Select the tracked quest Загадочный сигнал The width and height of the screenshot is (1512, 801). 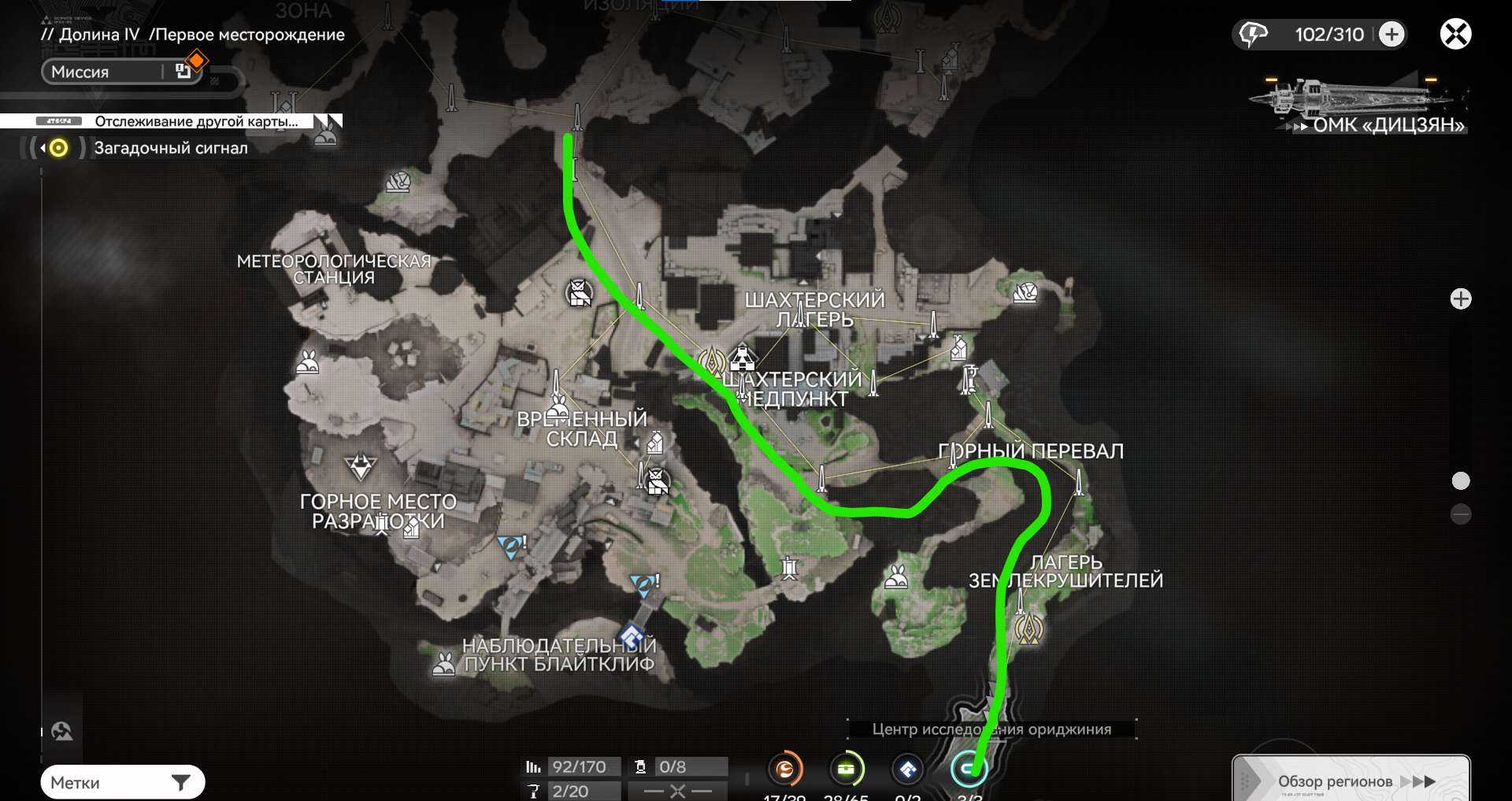[x=170, y=148]
